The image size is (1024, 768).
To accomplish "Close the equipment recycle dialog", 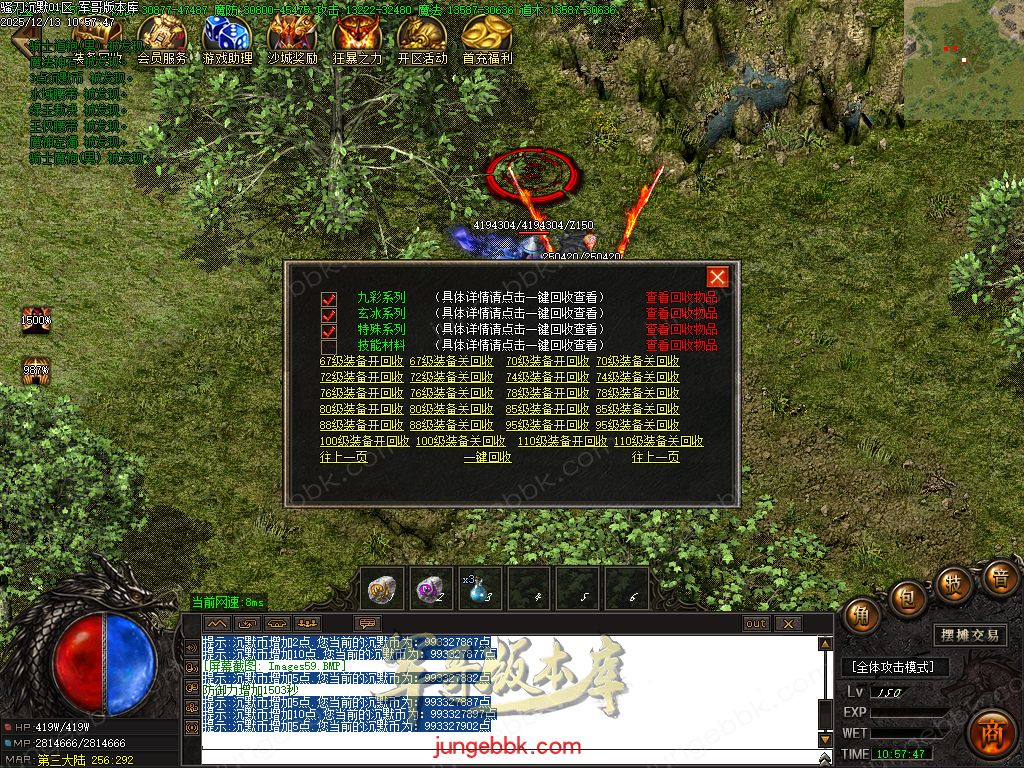I will click(x=717, y=277).
